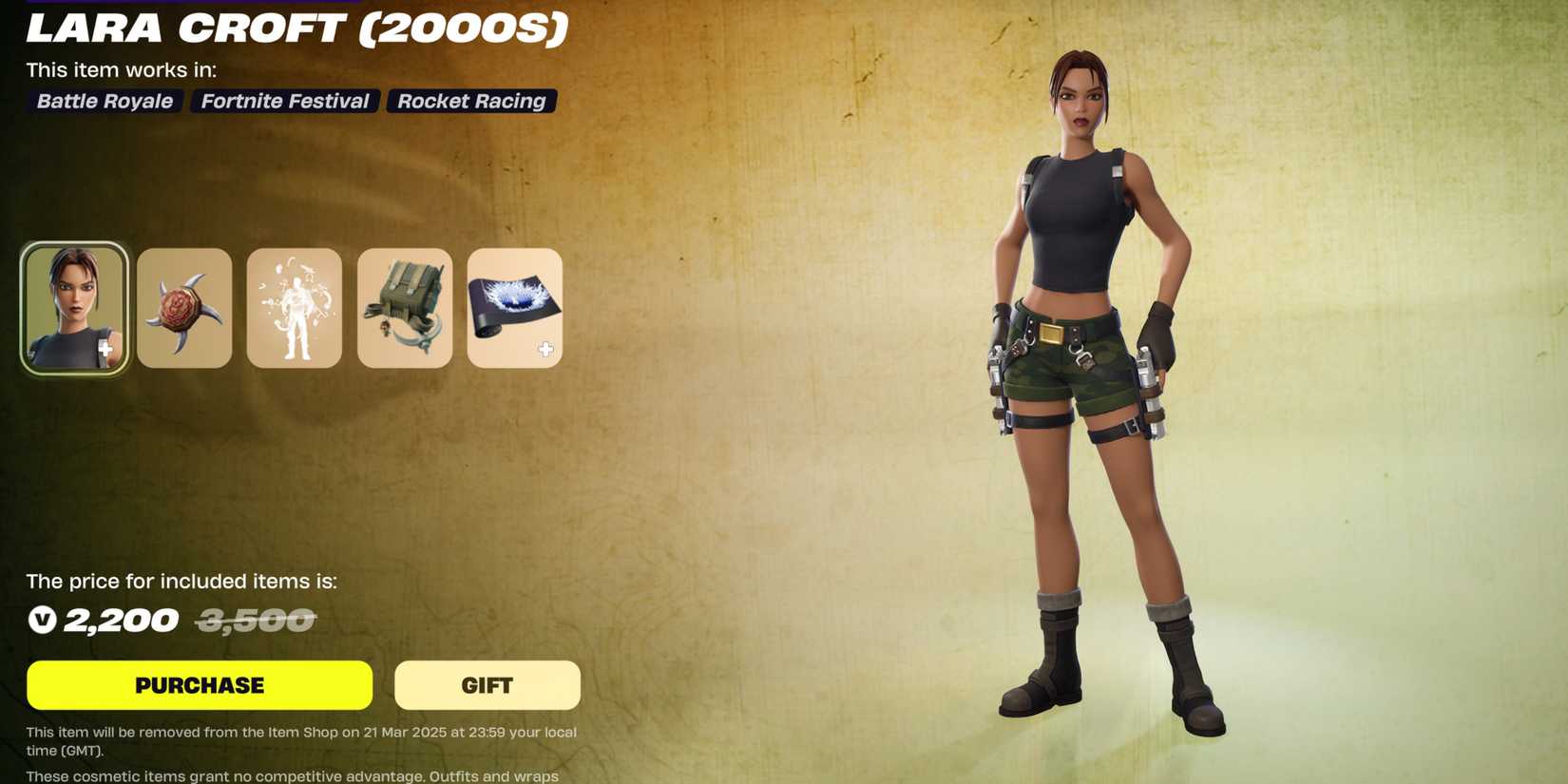The height and width of the screenshot is (784, 1568).
Task: Click the Purchase button
Action: click(200, 684)
